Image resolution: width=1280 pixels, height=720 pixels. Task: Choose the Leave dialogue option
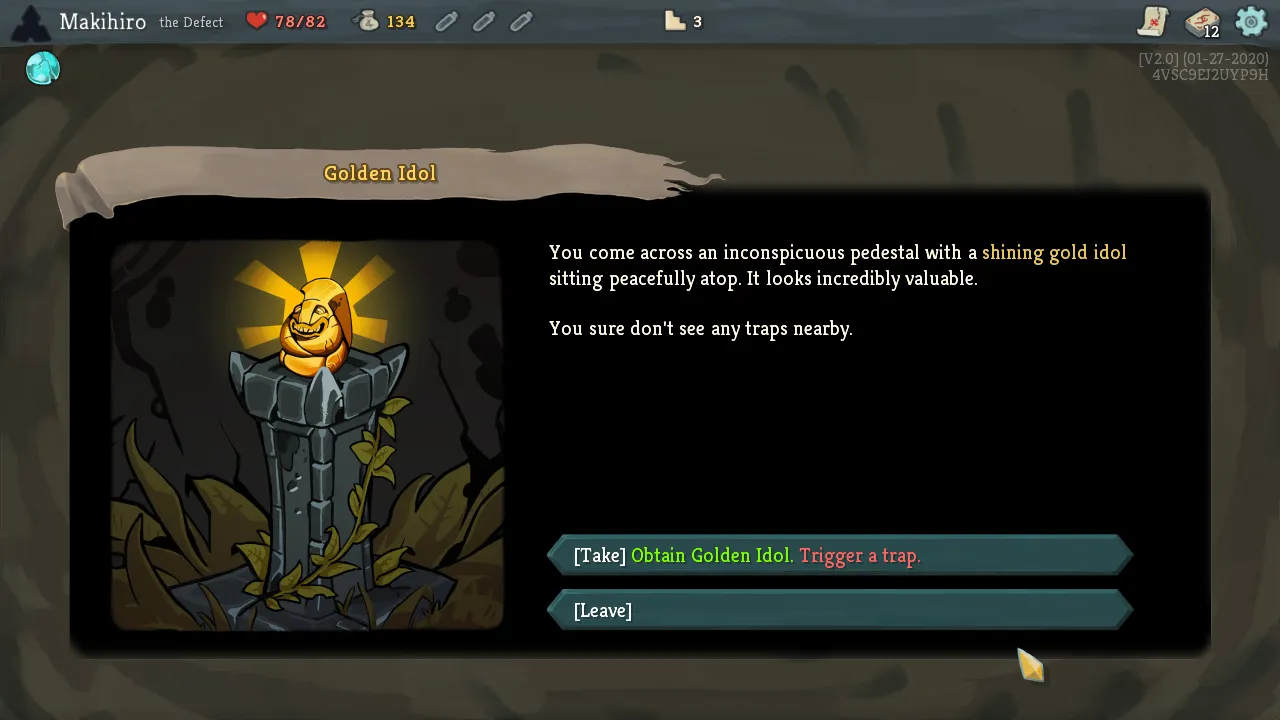(x=840, y=610)
